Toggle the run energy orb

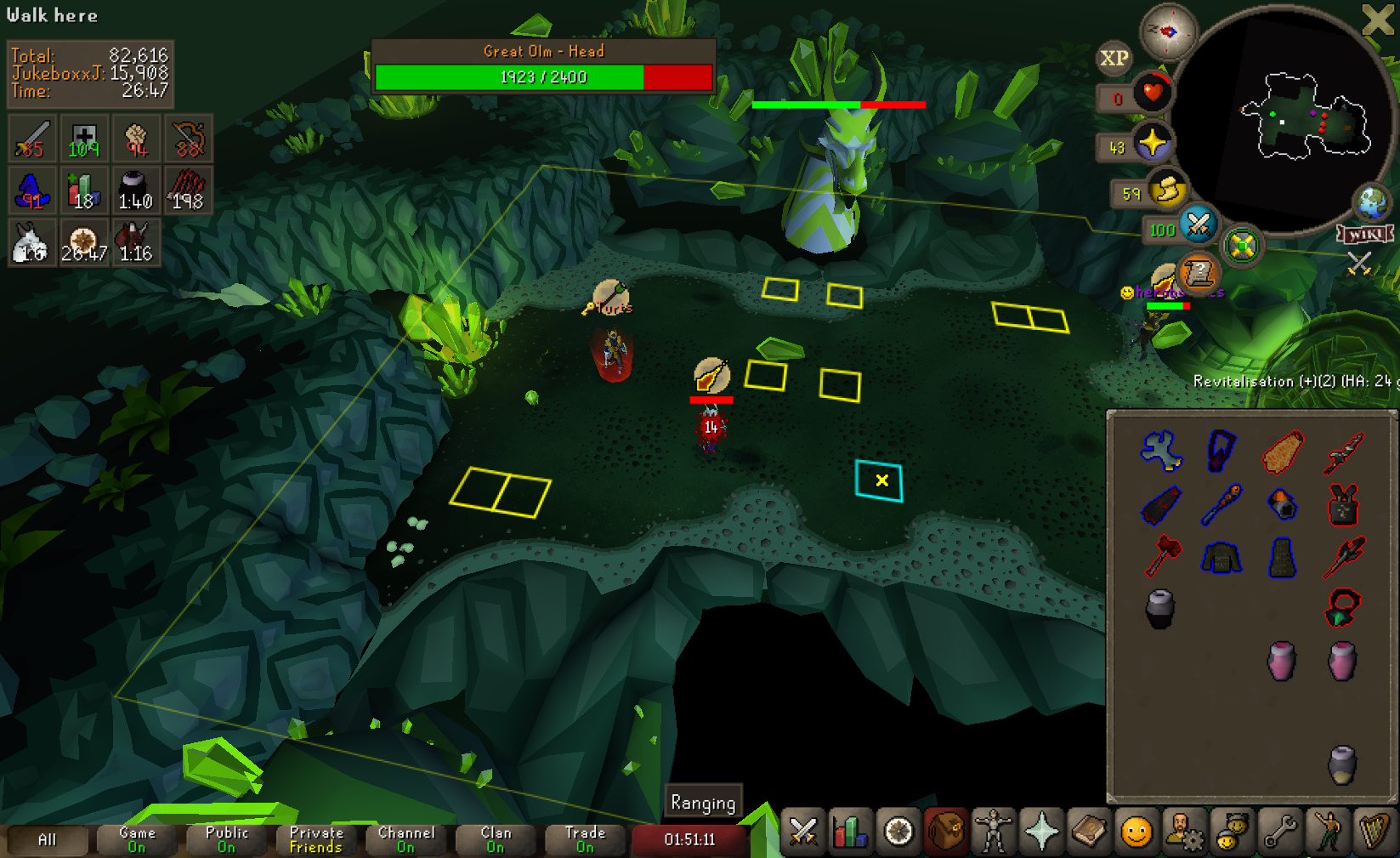click(x=1167, y=190)
